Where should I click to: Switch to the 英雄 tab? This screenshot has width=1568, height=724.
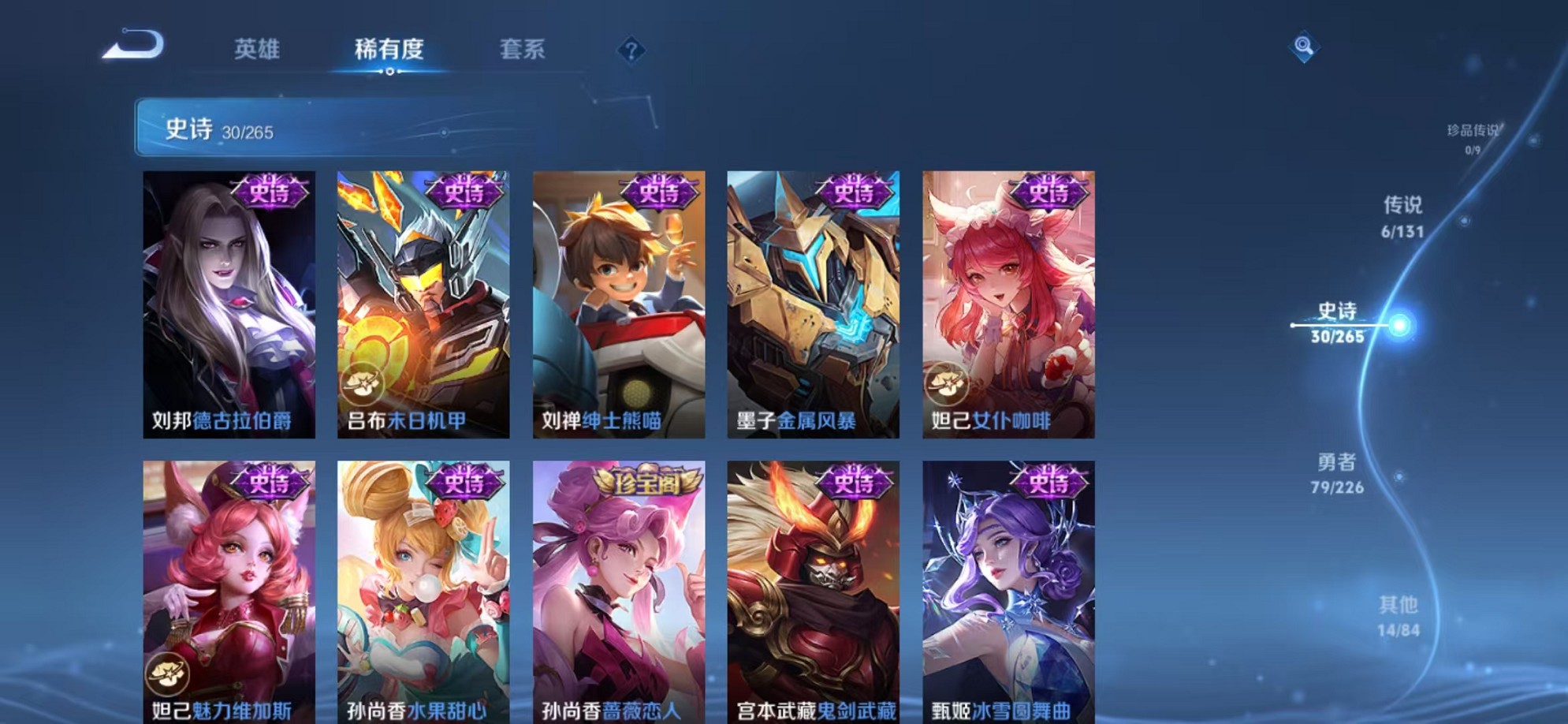coord(259,47)
